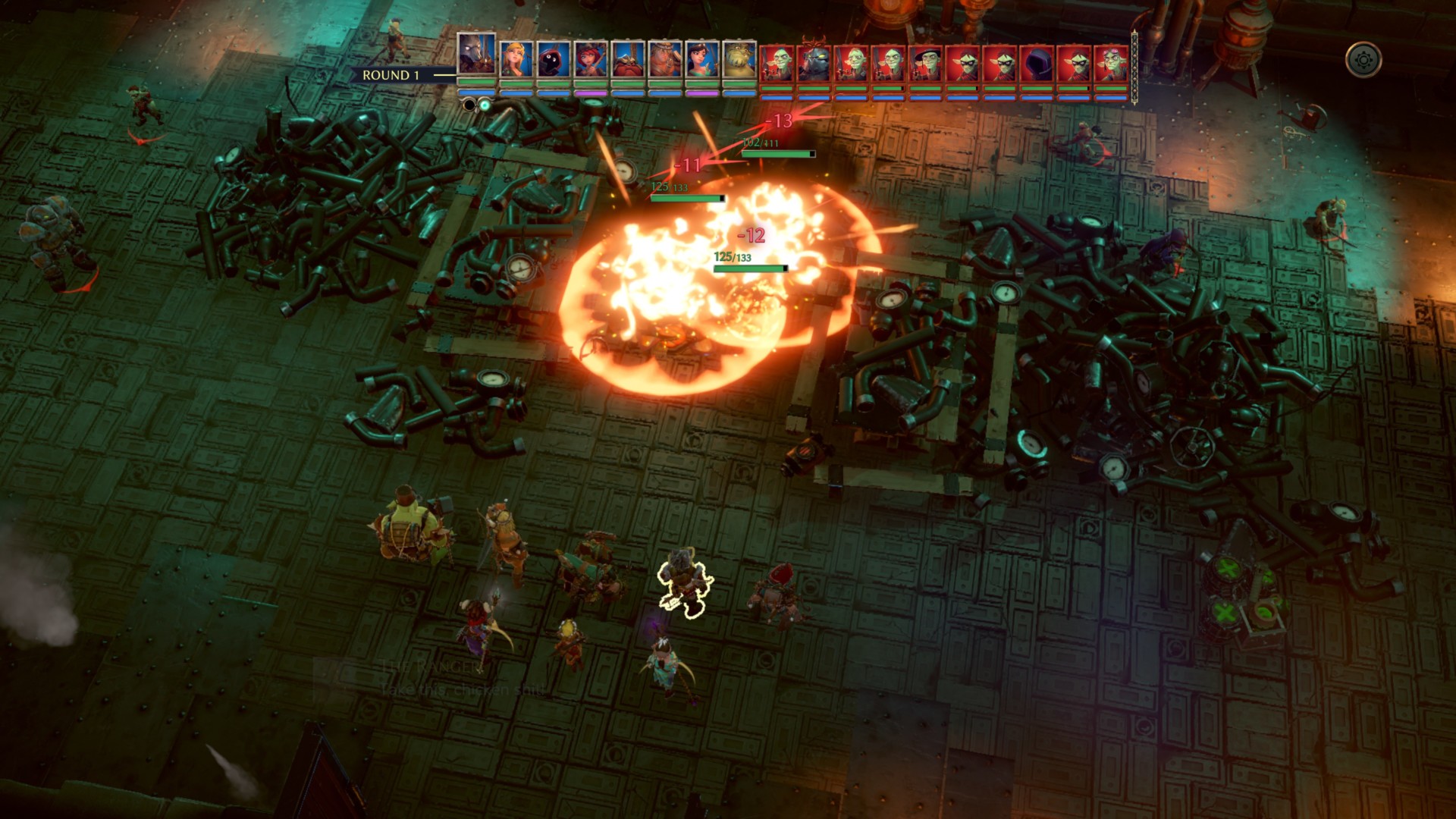Select the goblin with pink goggles portrait

pyautogui.click(x=1111, y=62)
